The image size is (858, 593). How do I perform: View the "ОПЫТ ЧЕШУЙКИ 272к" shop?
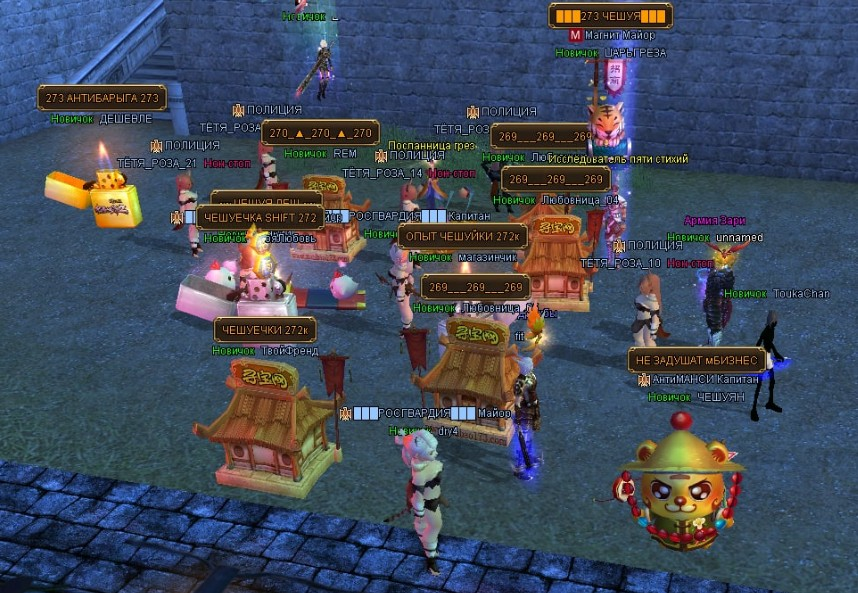coord(462,236)
